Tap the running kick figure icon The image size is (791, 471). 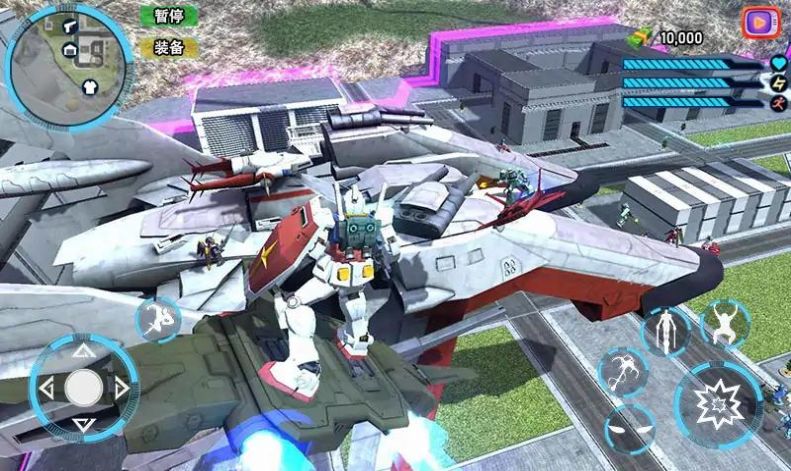click(x=158, y=319)
